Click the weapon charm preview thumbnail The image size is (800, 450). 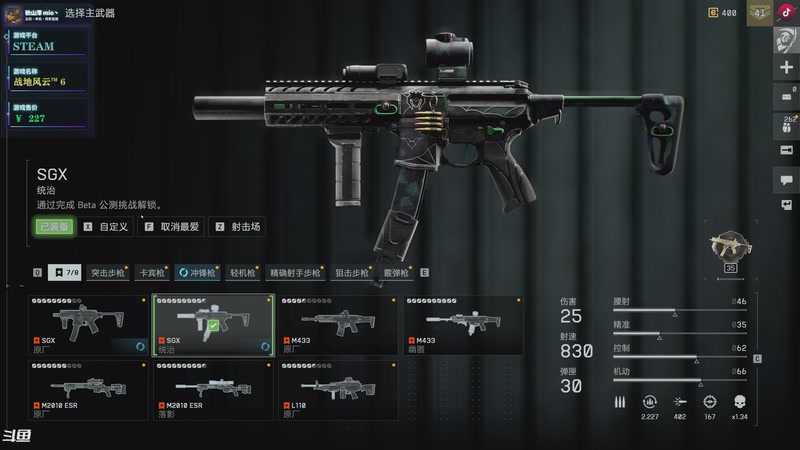coord(729,247)
